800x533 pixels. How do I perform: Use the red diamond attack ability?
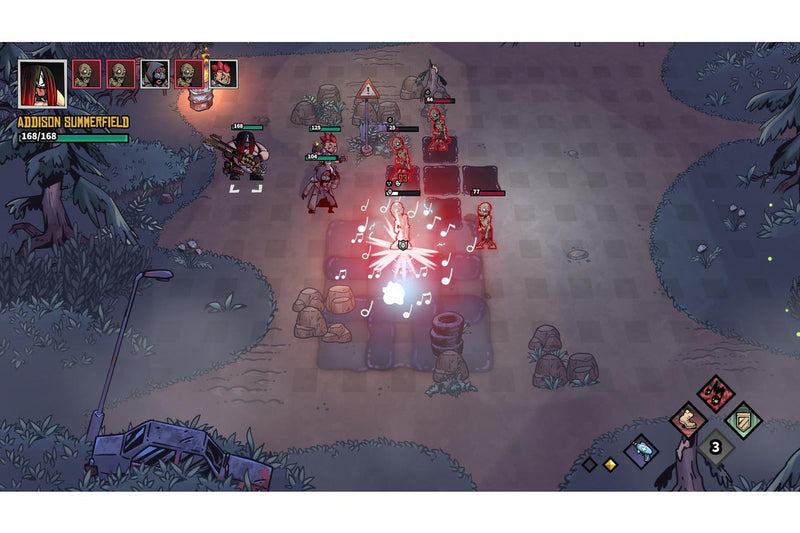pyautogui.click(x=715, y=393)
